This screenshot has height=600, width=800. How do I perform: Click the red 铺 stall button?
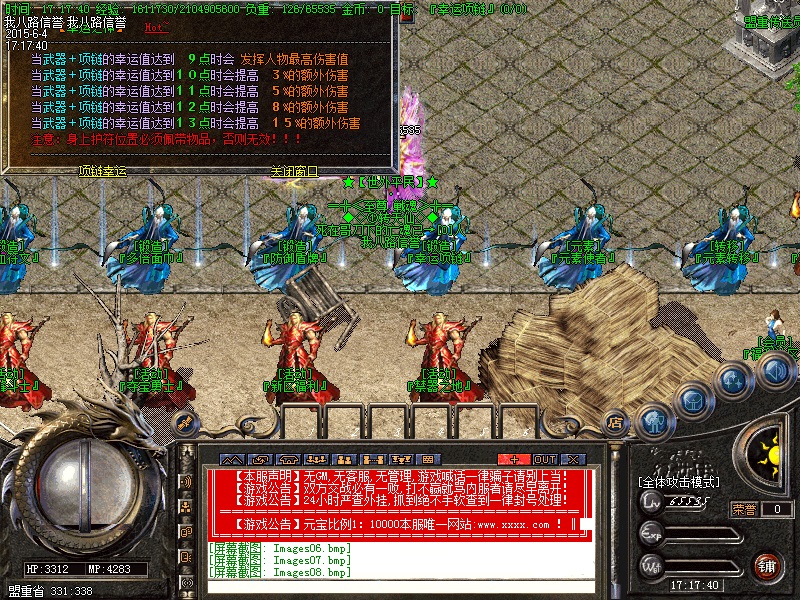click(767, 566)
